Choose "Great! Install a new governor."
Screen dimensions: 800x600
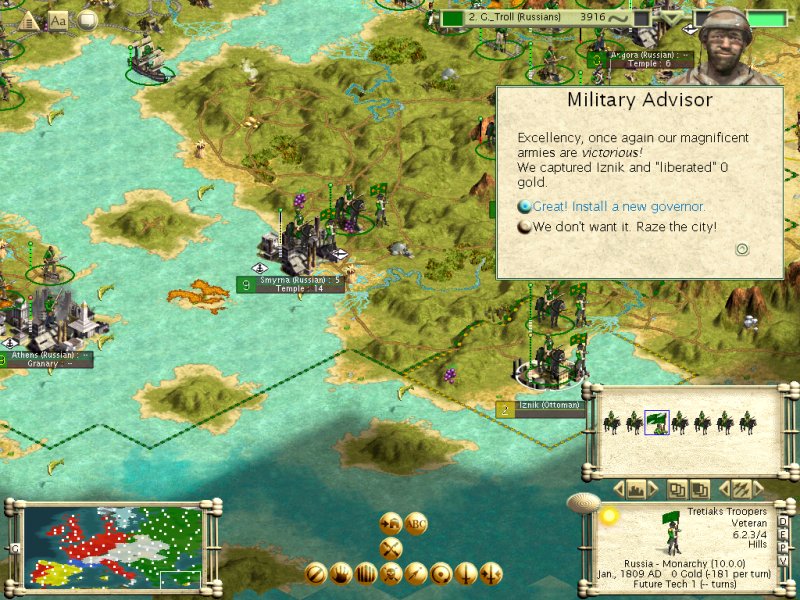click(x=618, y=207)
